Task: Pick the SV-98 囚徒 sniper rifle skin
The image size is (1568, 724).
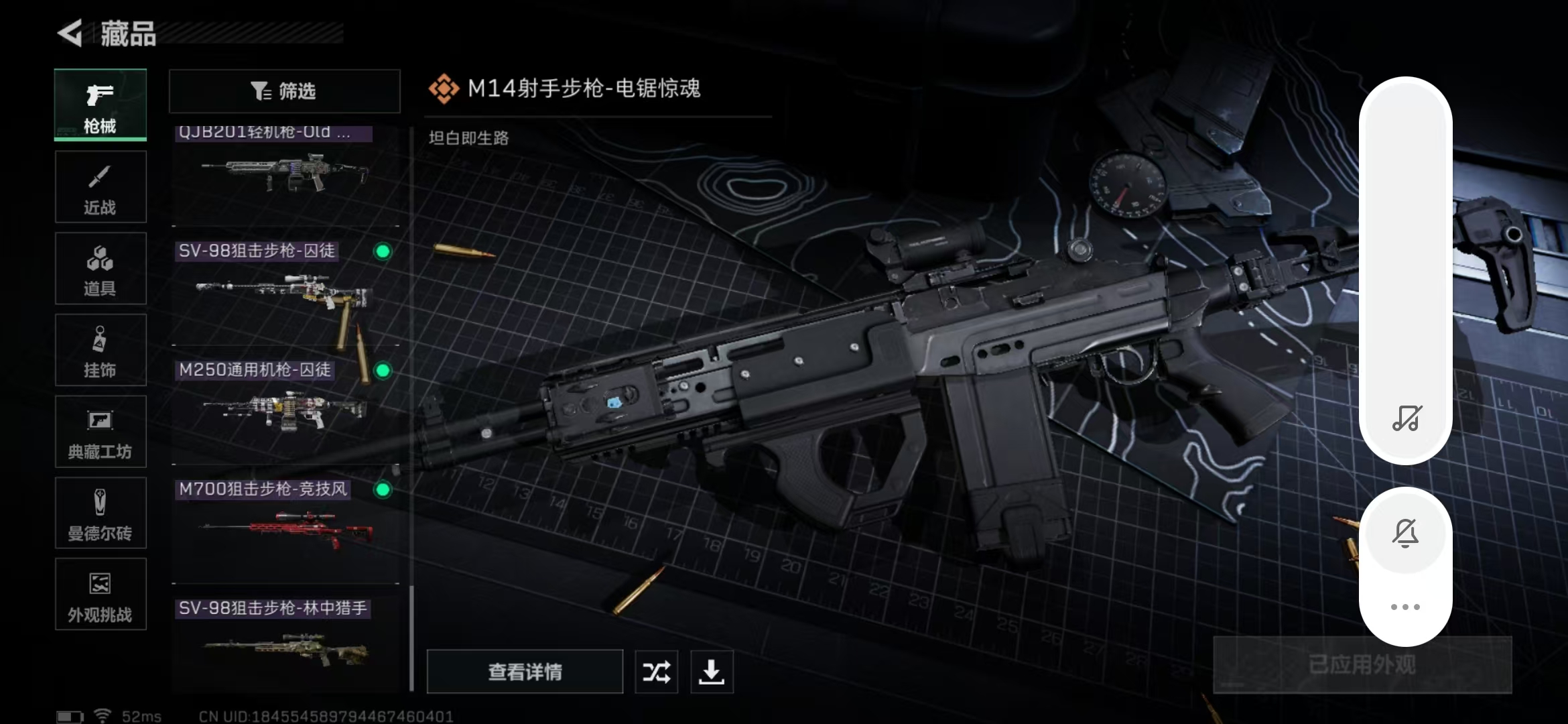Action: (x=285, y=292)
